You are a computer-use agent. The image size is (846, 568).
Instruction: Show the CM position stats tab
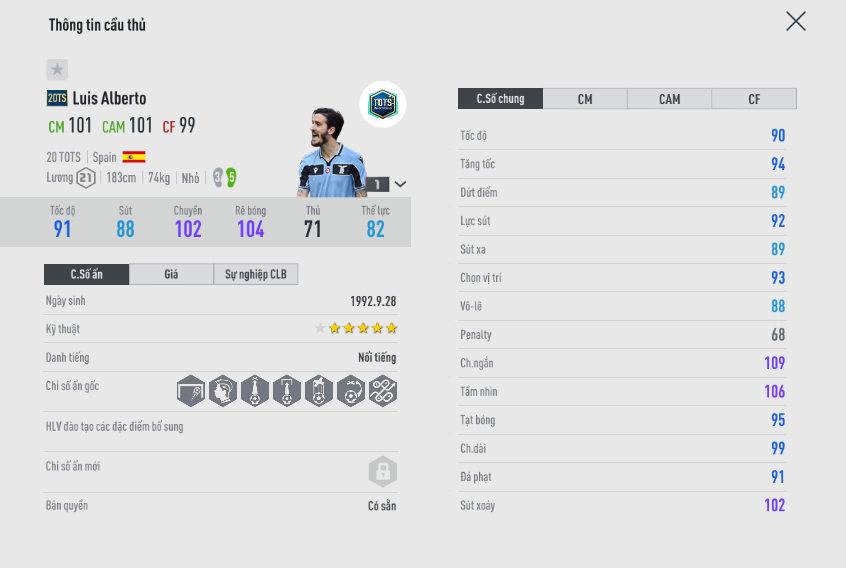coord(585,99)
